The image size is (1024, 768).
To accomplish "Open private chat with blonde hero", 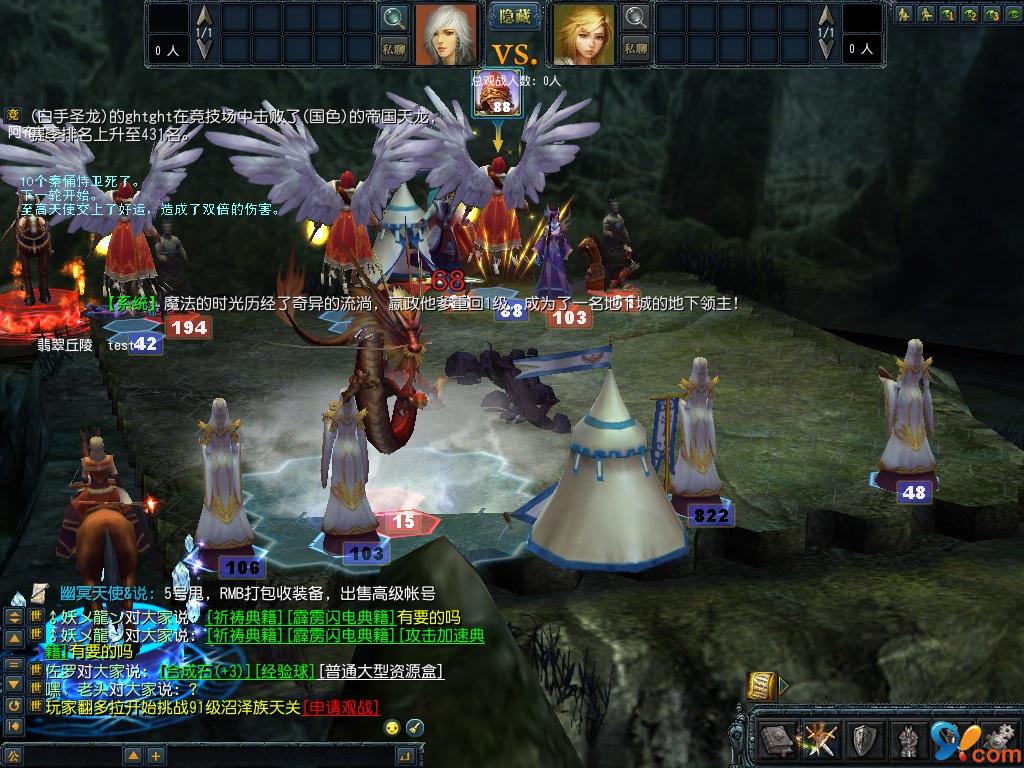I will [635, 47].
